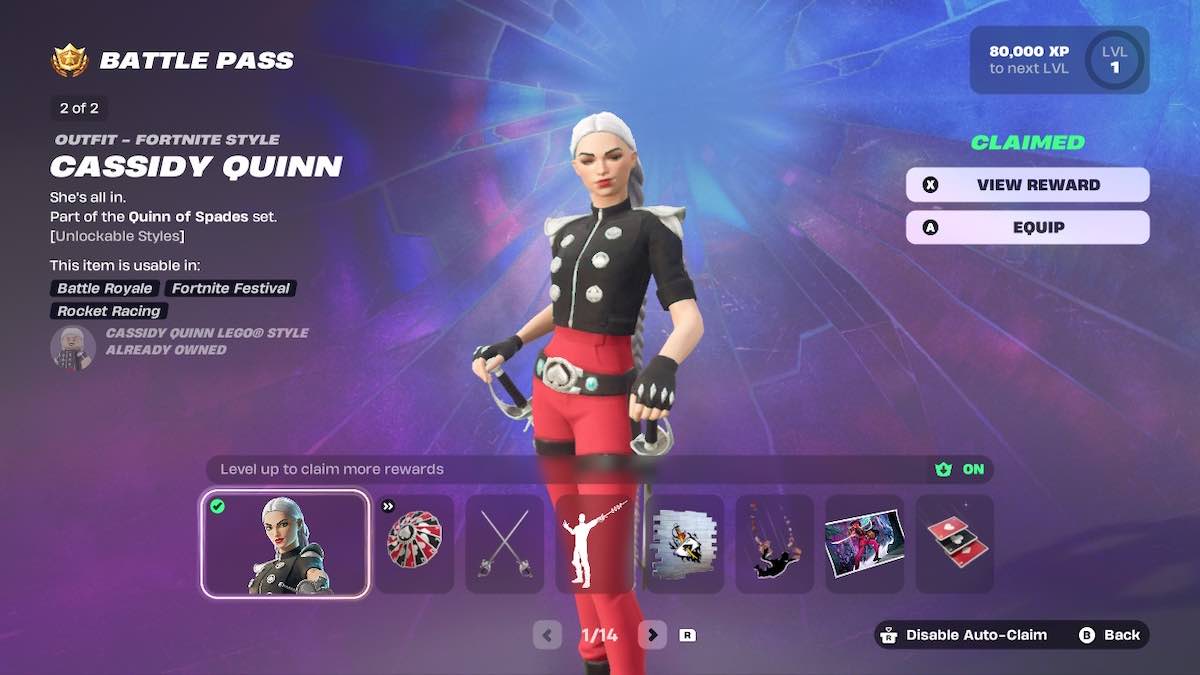Image resolution: width=1200 pixels, height=675 pixels.
Task: Open the View Reward button
Action: click(x=1027, y=185)
